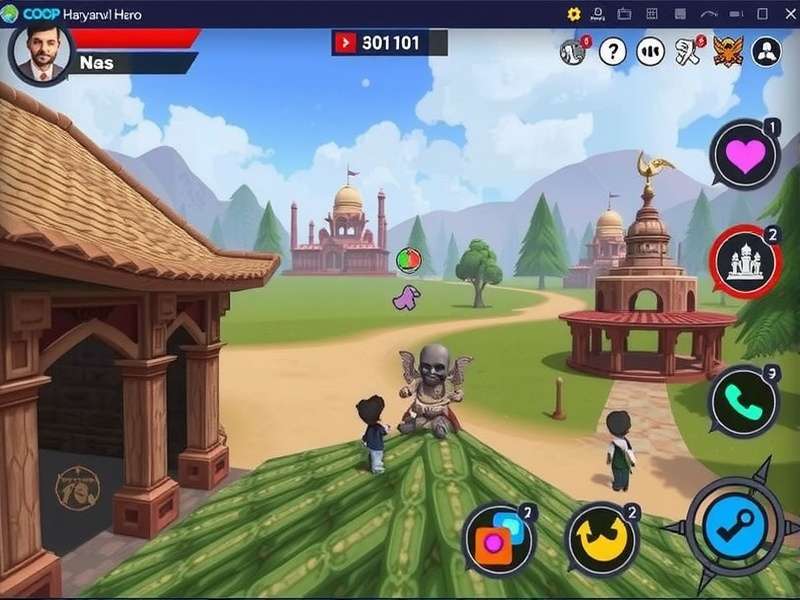This screenshot has height=600, width=800.
Task: Tap the three-dot chat bubble icon
Action: [651, 50]
